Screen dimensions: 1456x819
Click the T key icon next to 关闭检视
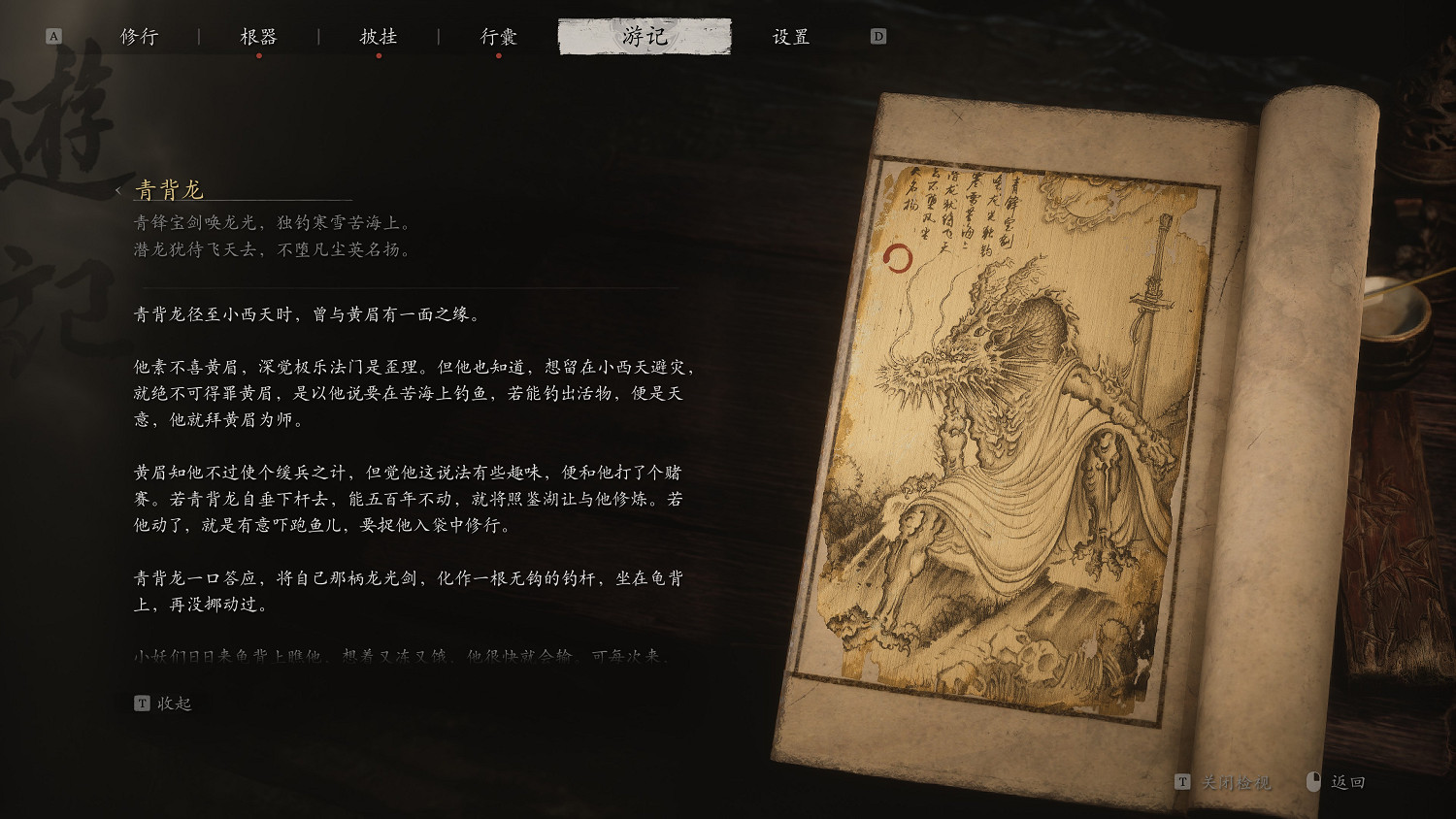coord(1184,780)
